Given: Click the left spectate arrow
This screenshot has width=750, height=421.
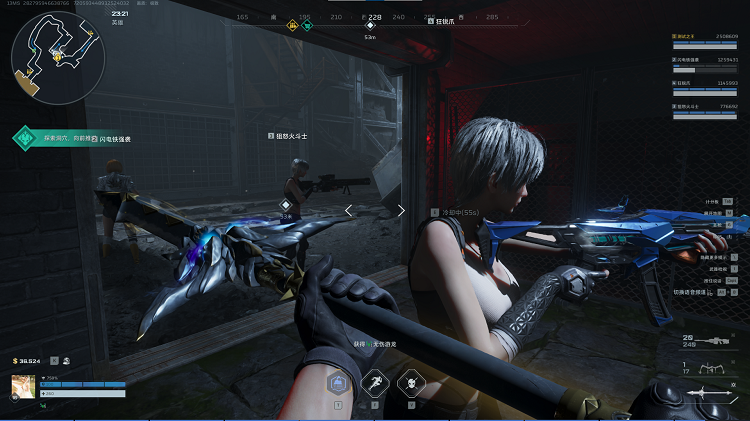Looking at the screenshot, I should tap(348, 210).
